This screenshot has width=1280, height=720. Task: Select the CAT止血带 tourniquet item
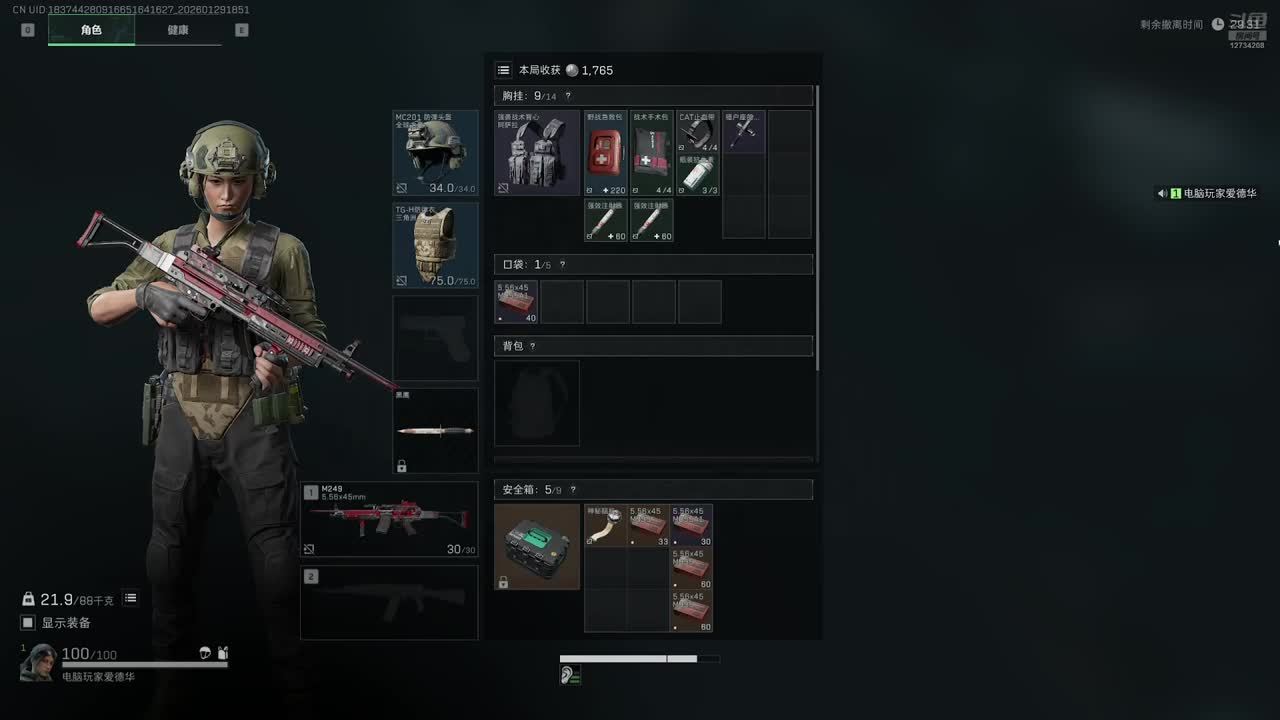pyautogui.click(x=698, y=132)
